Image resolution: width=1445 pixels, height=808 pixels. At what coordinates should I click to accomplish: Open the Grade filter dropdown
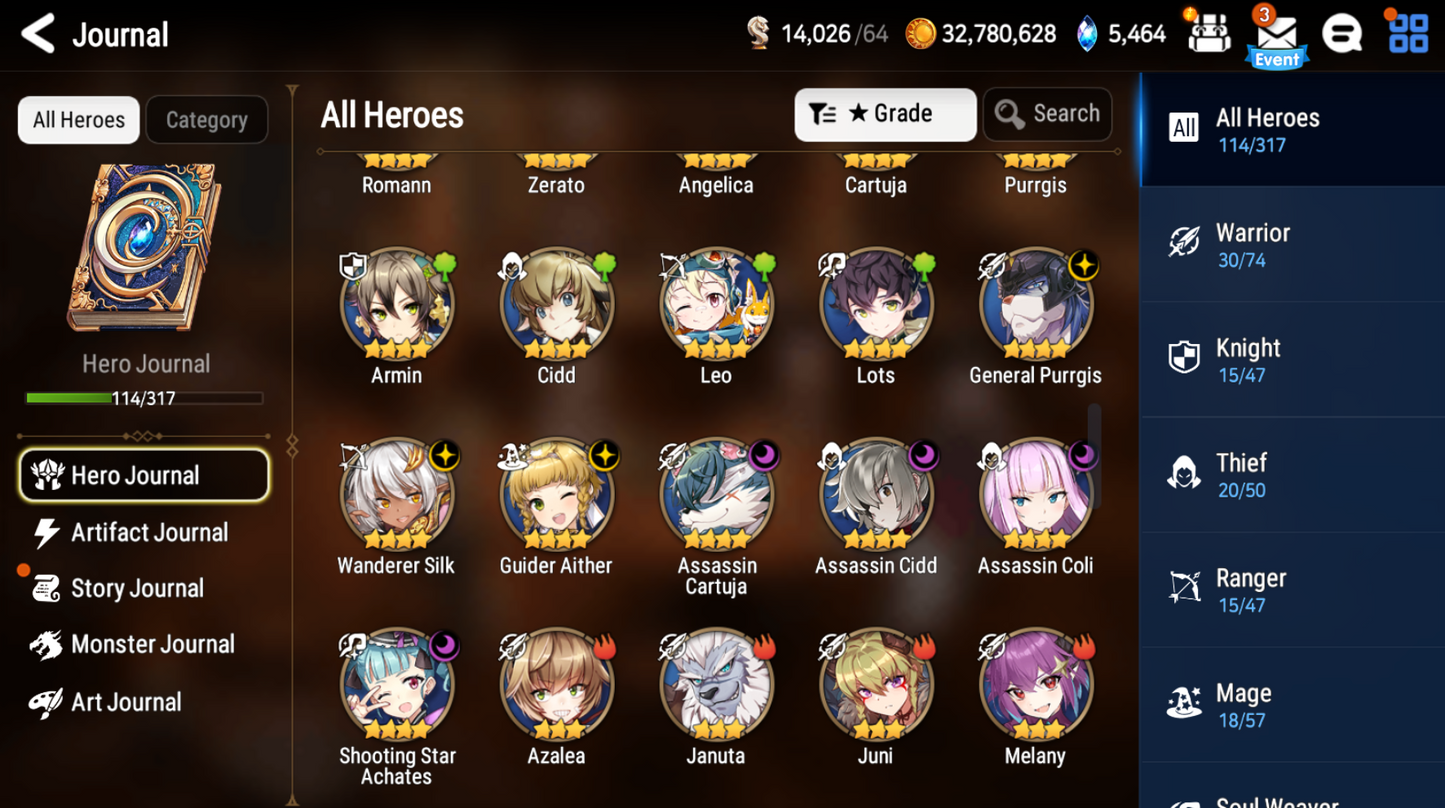click(884, 114)
